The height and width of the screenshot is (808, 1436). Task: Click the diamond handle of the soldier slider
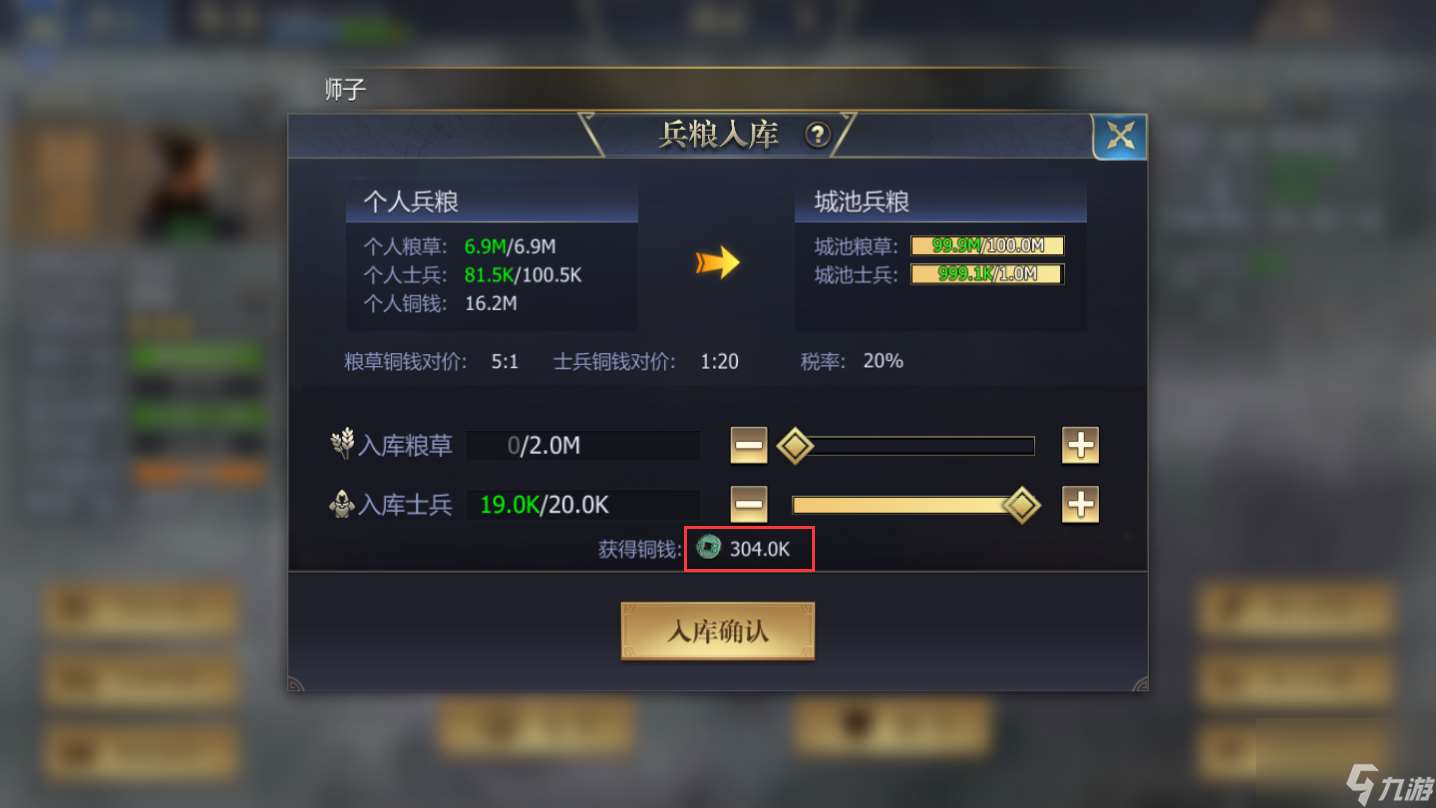[x=1020, y=505]
